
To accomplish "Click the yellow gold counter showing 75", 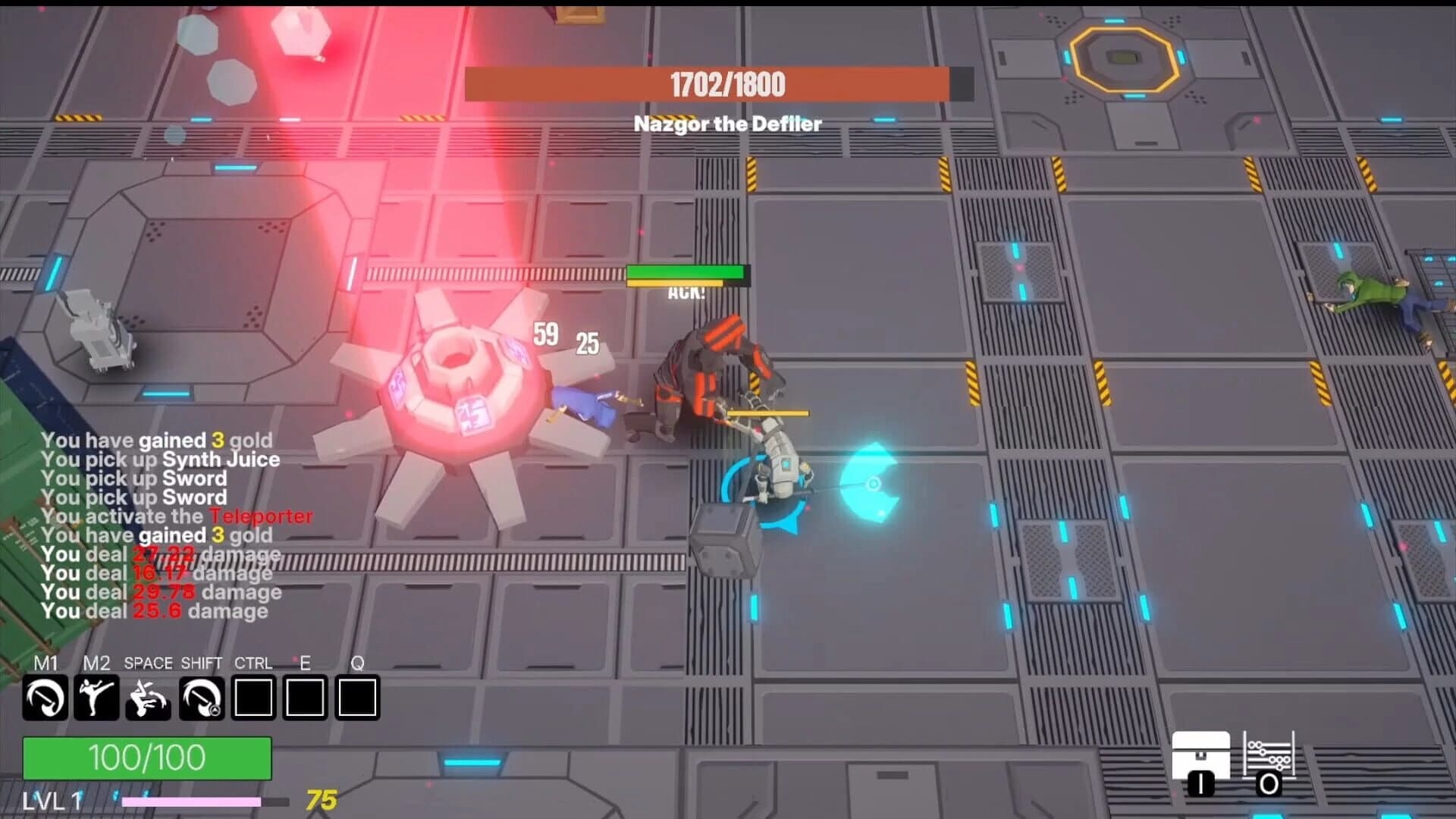I will coord(322,799).
